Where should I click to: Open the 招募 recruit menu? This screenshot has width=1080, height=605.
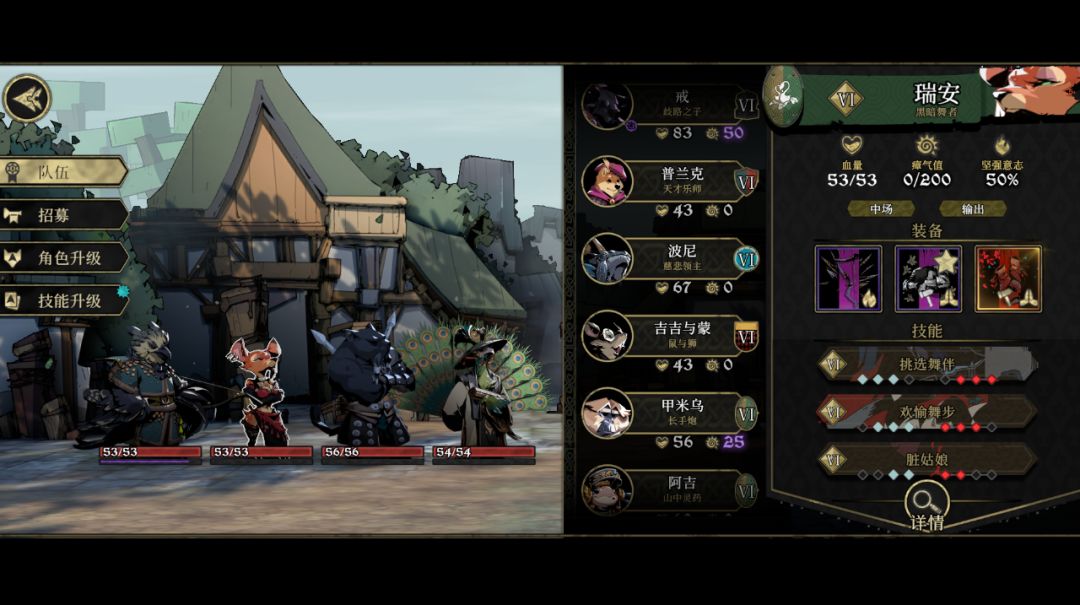(62, 214)
